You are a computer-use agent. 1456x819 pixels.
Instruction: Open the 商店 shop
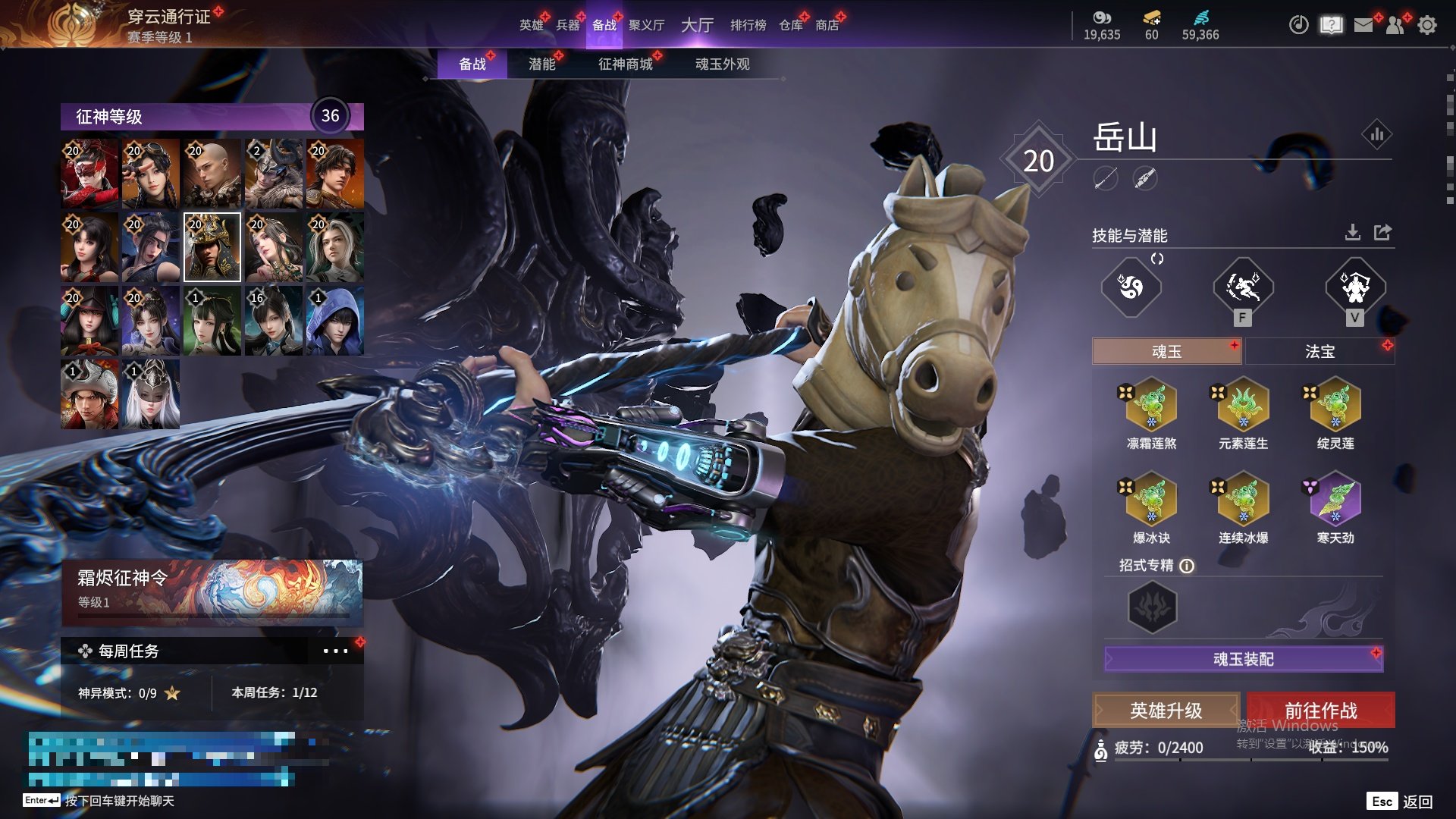[x=827, y=25]
